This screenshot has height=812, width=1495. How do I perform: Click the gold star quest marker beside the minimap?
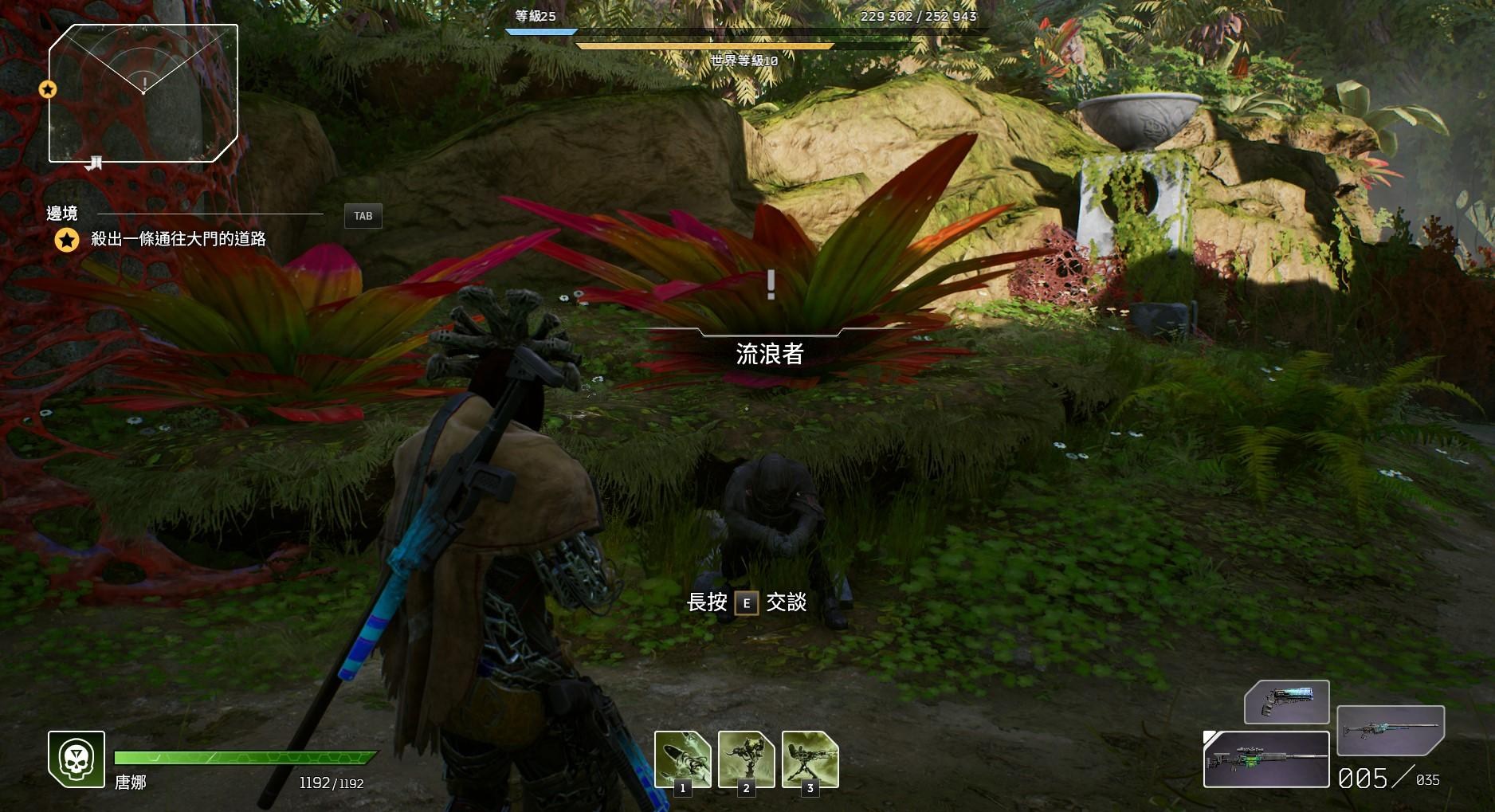[48, 89]
